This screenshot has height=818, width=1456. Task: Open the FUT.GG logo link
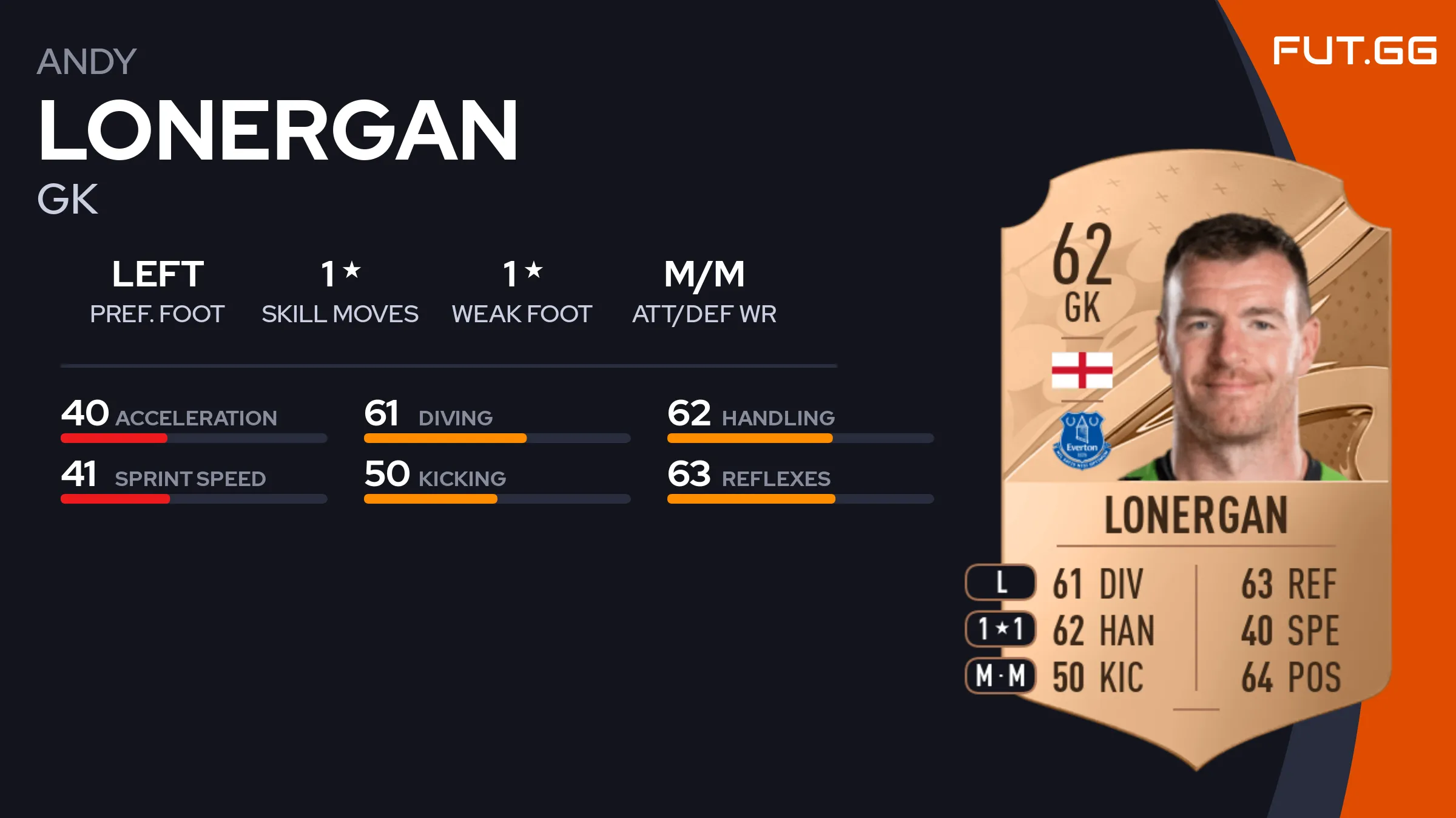pos(1354,51)
